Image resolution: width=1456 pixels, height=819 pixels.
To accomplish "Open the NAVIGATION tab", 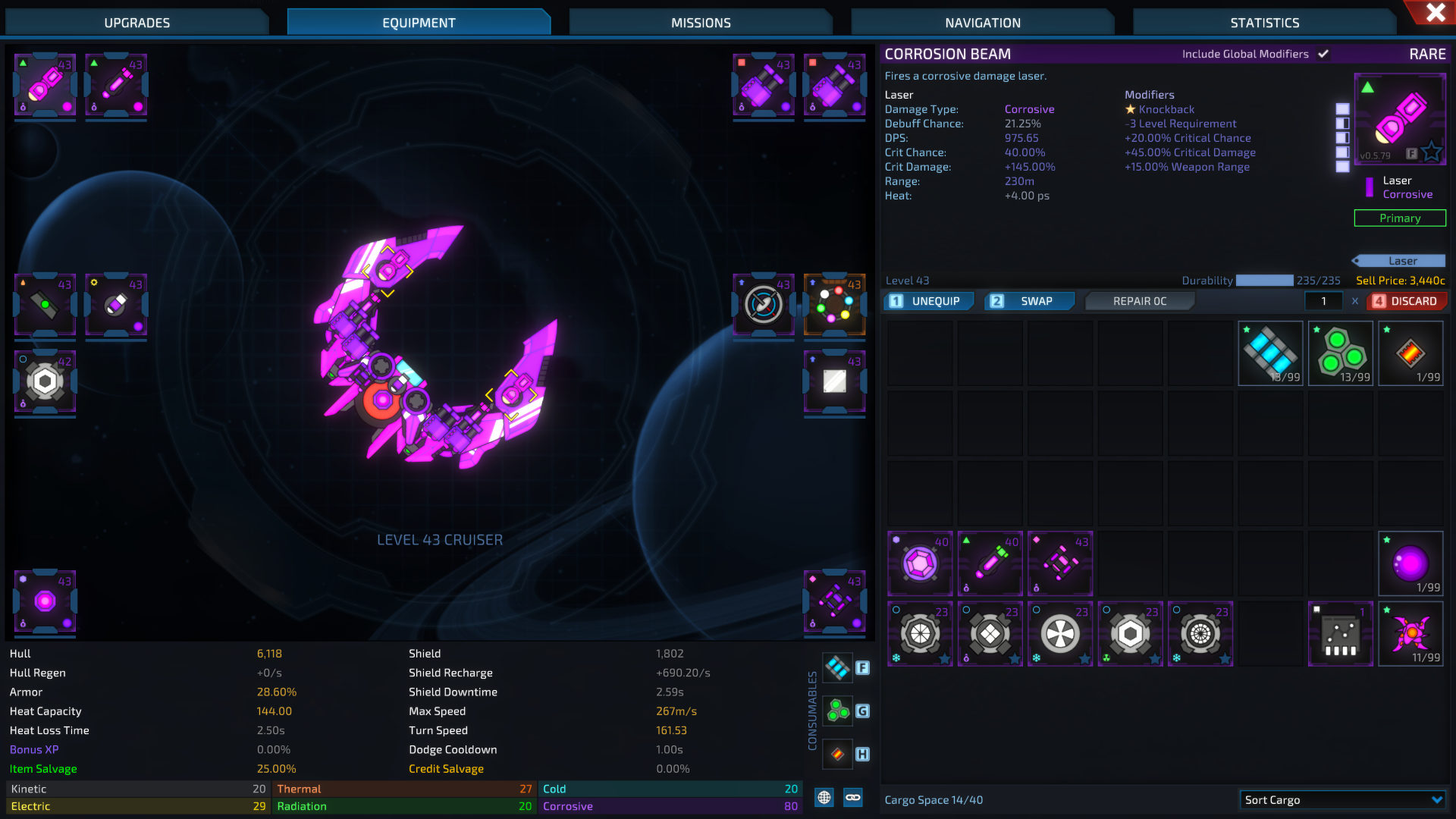I will (x=982, y=22).
